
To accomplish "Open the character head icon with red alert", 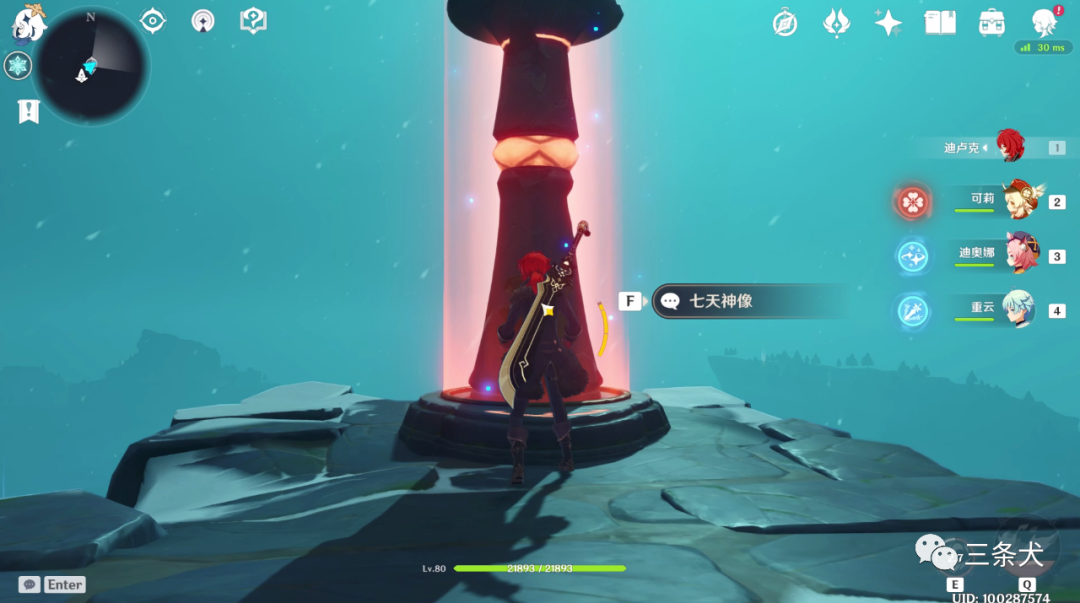I will coord(1045,23).
